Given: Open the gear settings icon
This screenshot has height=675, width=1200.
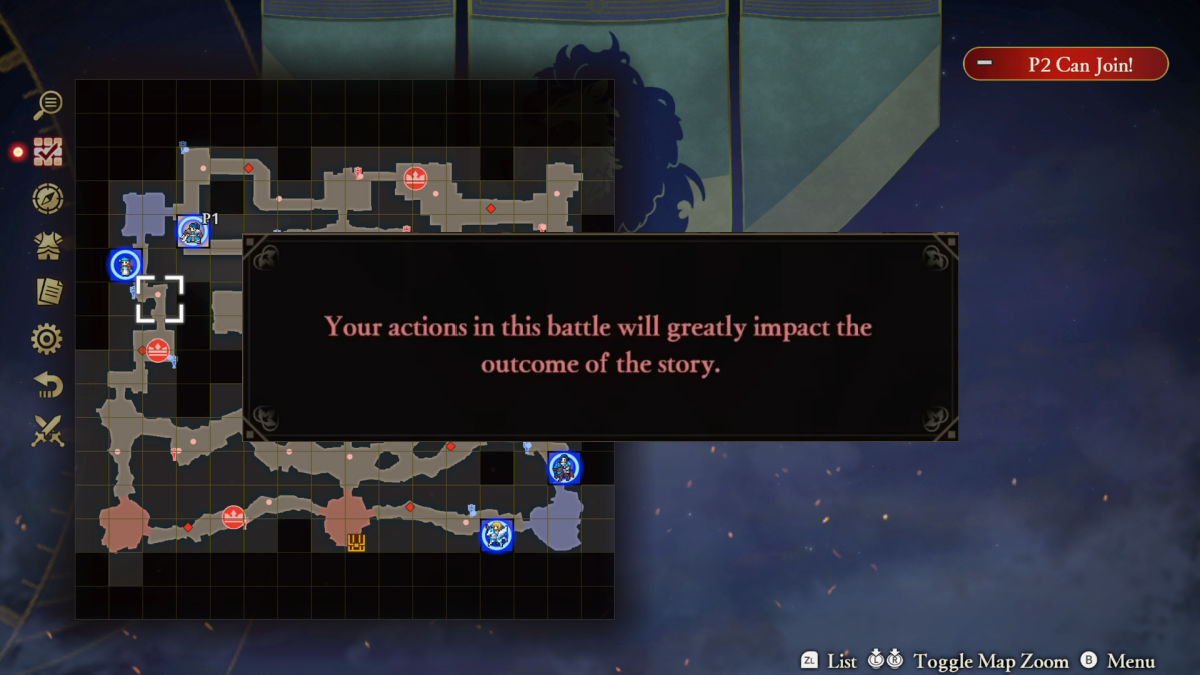Looking at the screenshot, I should 47,340.
